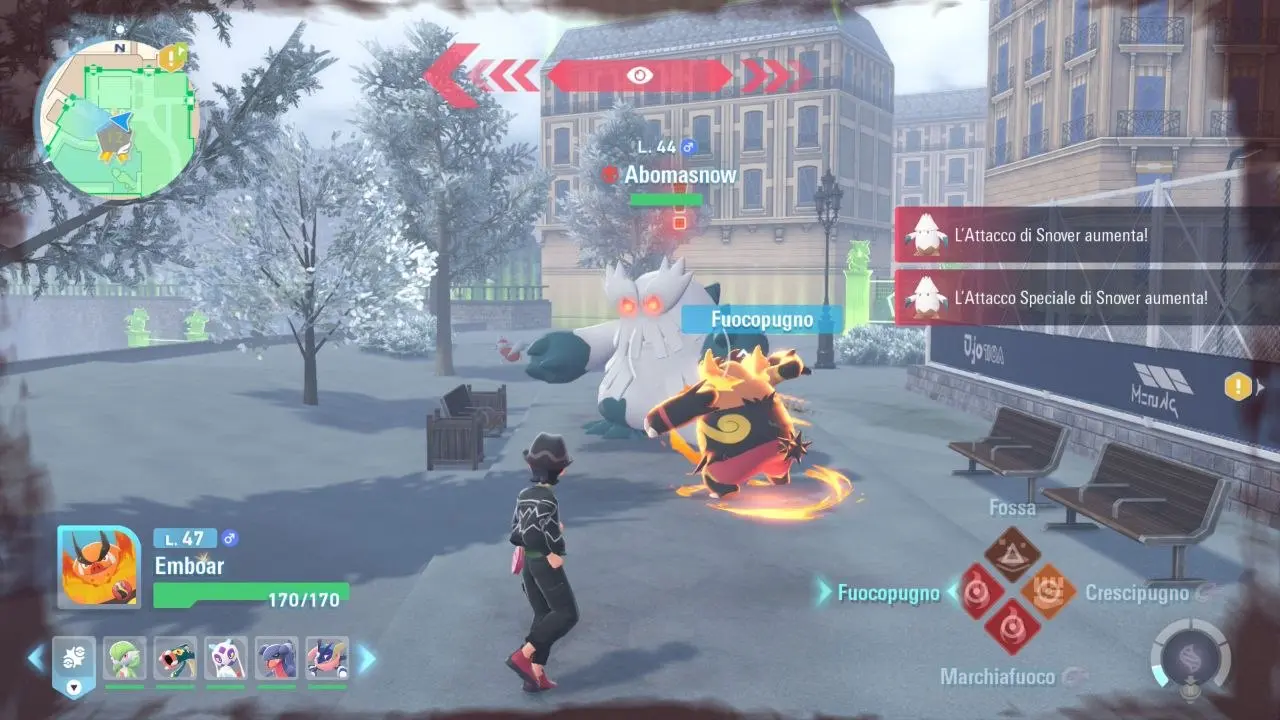Open the circular minimap
1280x720 pixels.
(x=117, y=120)
